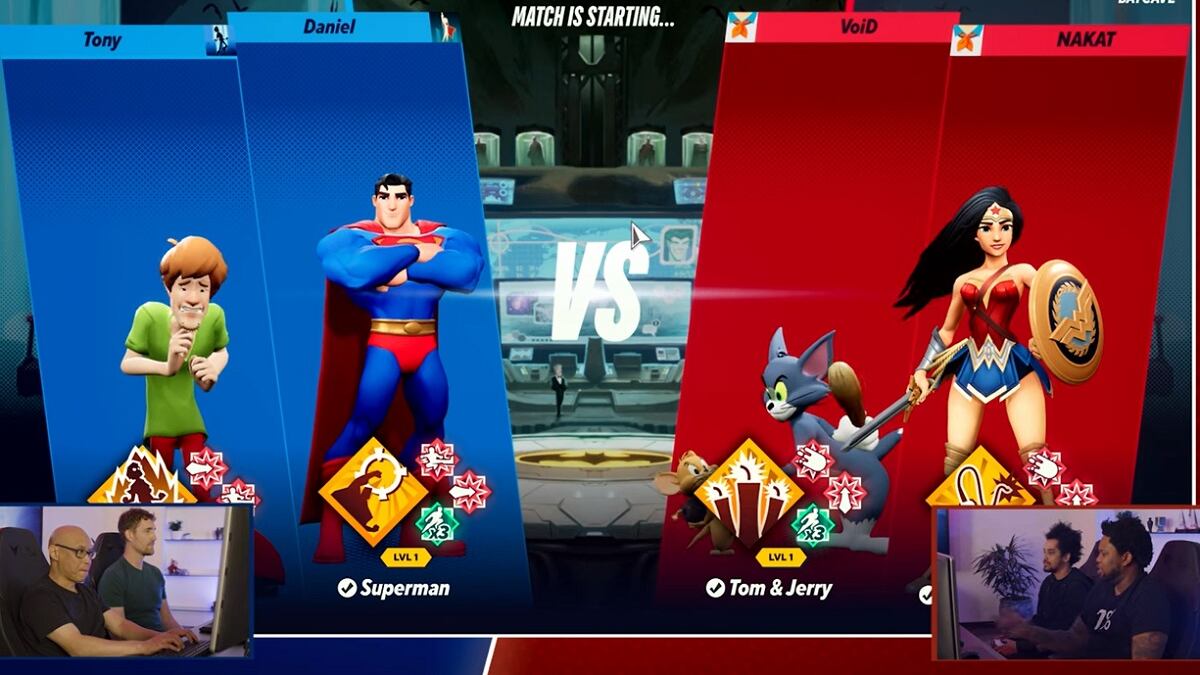Open player Daniel's name banner
This screenshot has width=1200, height=675.
(x=329, y=27)
